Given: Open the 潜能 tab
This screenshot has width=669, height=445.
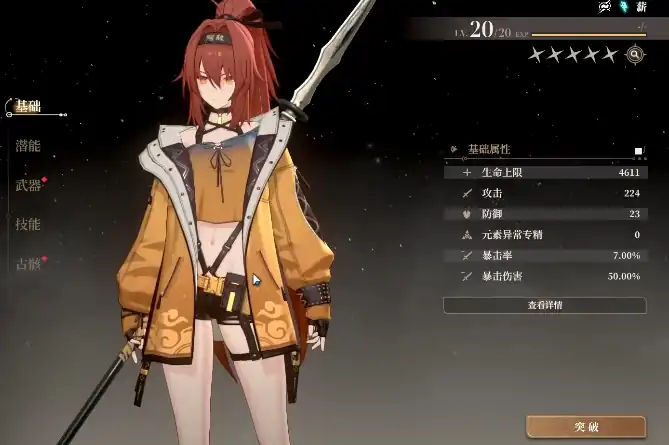Looking at the screenshot, I should 28,145.
